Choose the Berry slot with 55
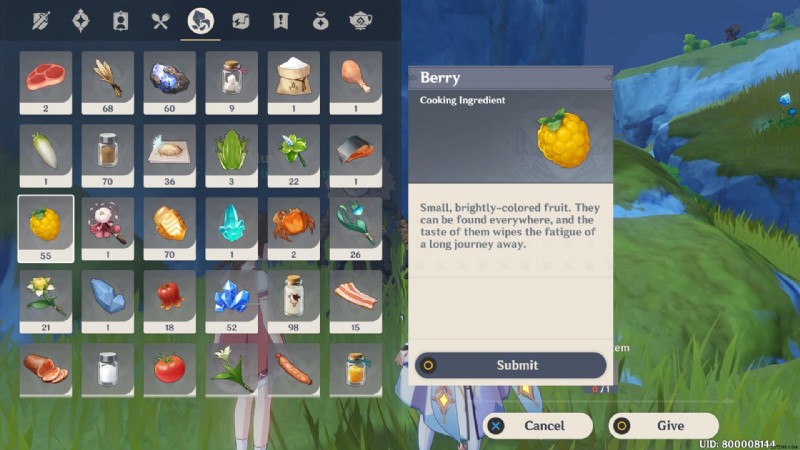The image size is (800, 450). click(x=46, y=222)
